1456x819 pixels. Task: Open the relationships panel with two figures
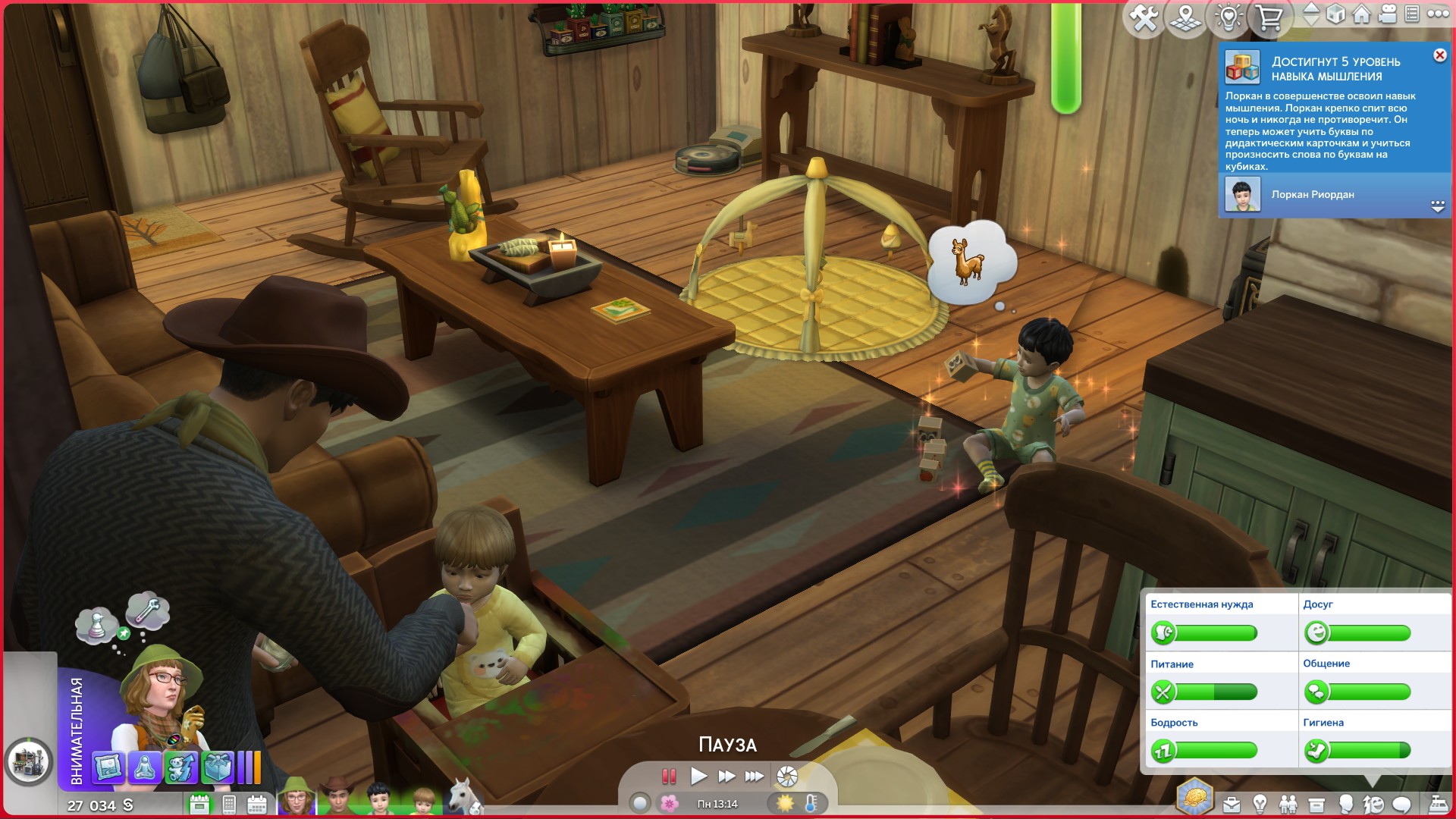click(x=1288, y=805)
